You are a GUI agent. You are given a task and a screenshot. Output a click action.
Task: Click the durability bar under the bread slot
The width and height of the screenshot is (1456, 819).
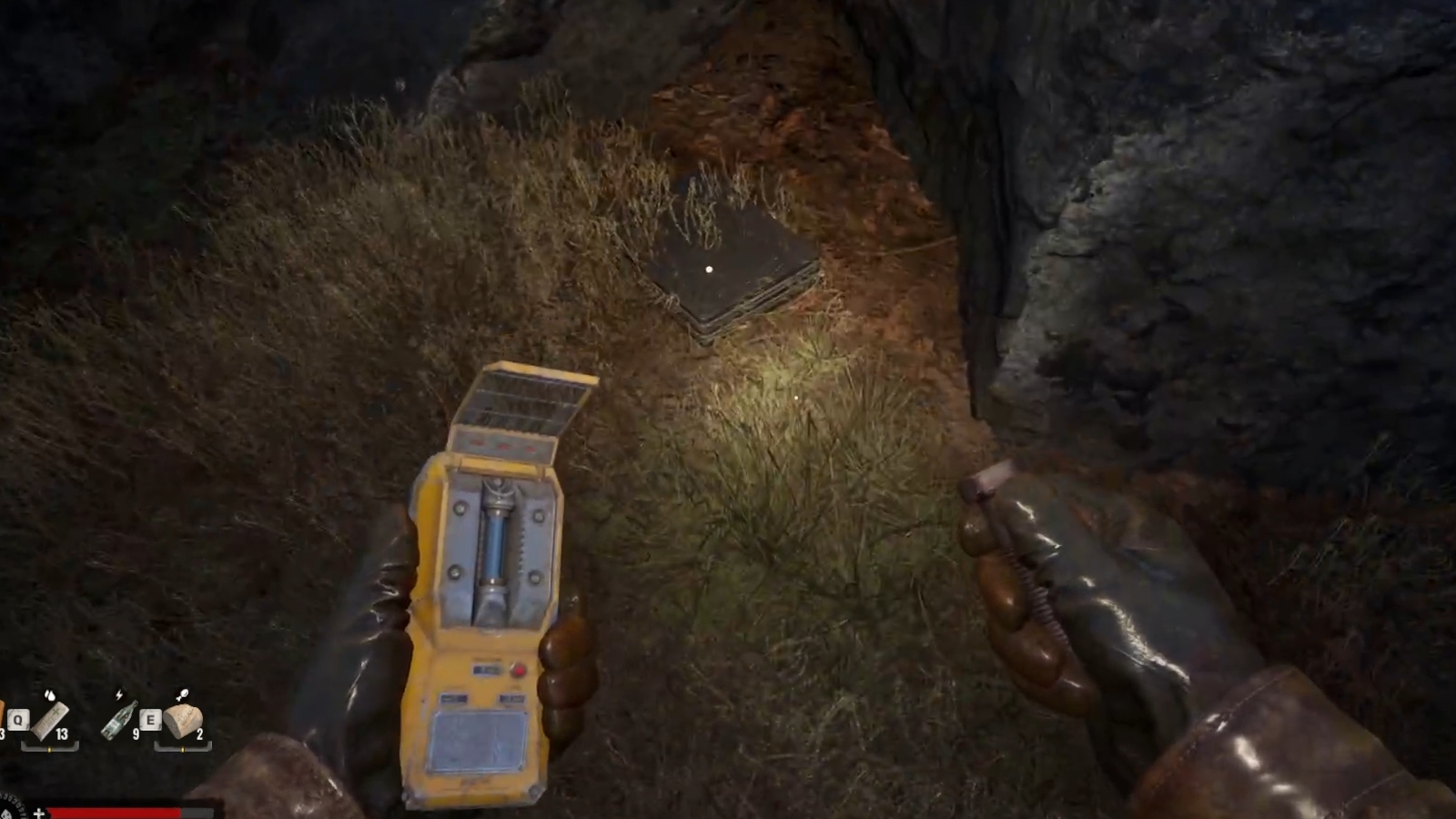(x=183, y=749)
